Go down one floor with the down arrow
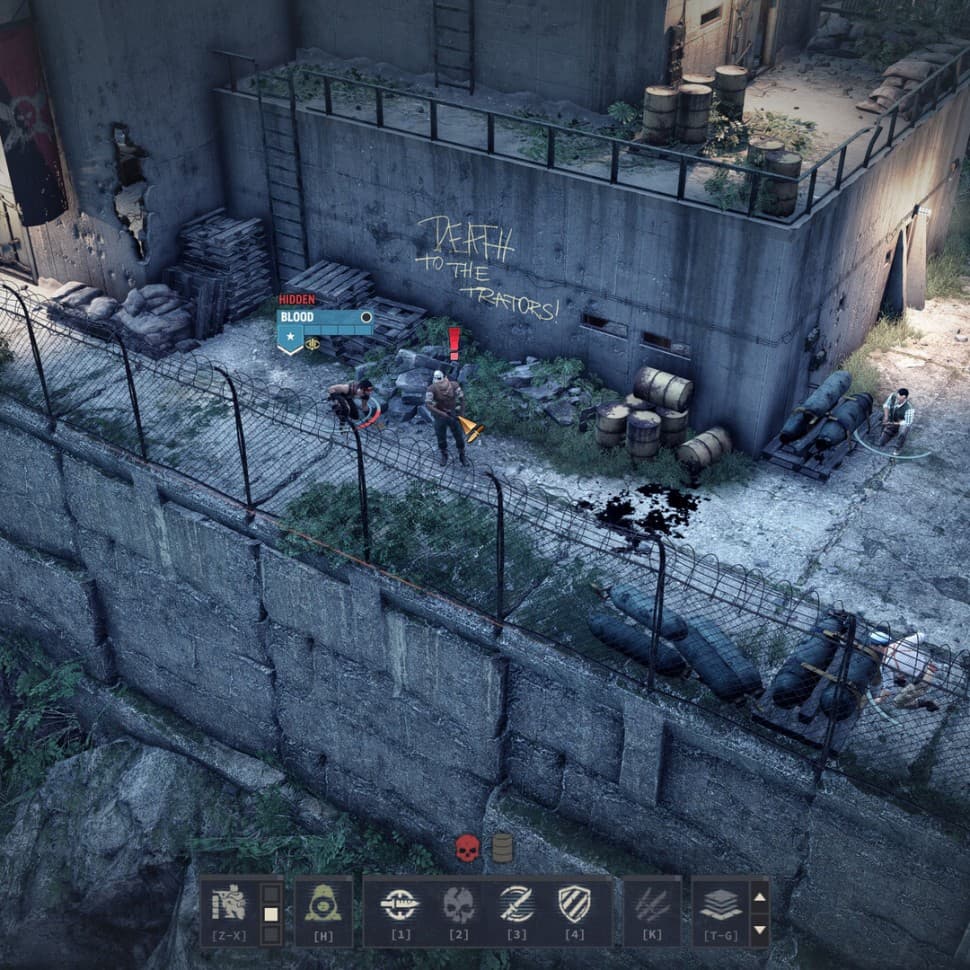This screenshot has width=970, height=970. [759, 929]
